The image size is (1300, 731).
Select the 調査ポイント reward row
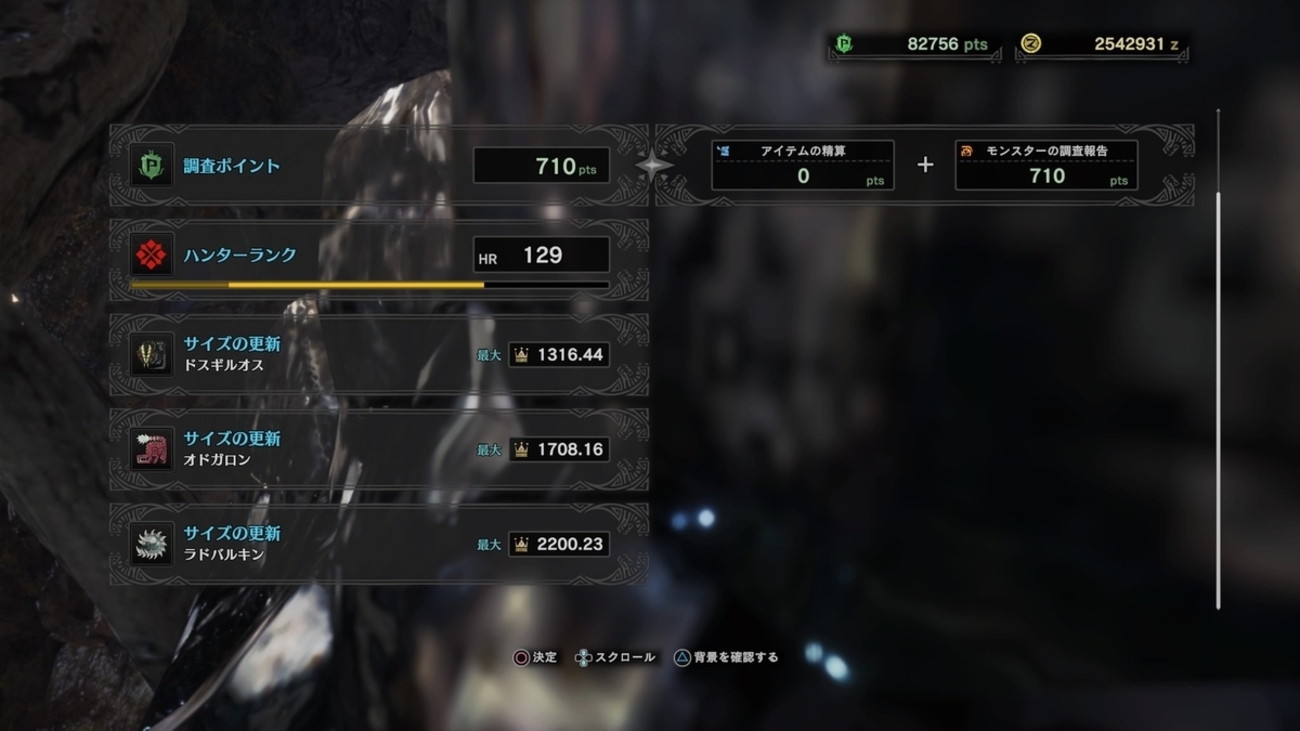pyautogui.click(x=378, y=166)
